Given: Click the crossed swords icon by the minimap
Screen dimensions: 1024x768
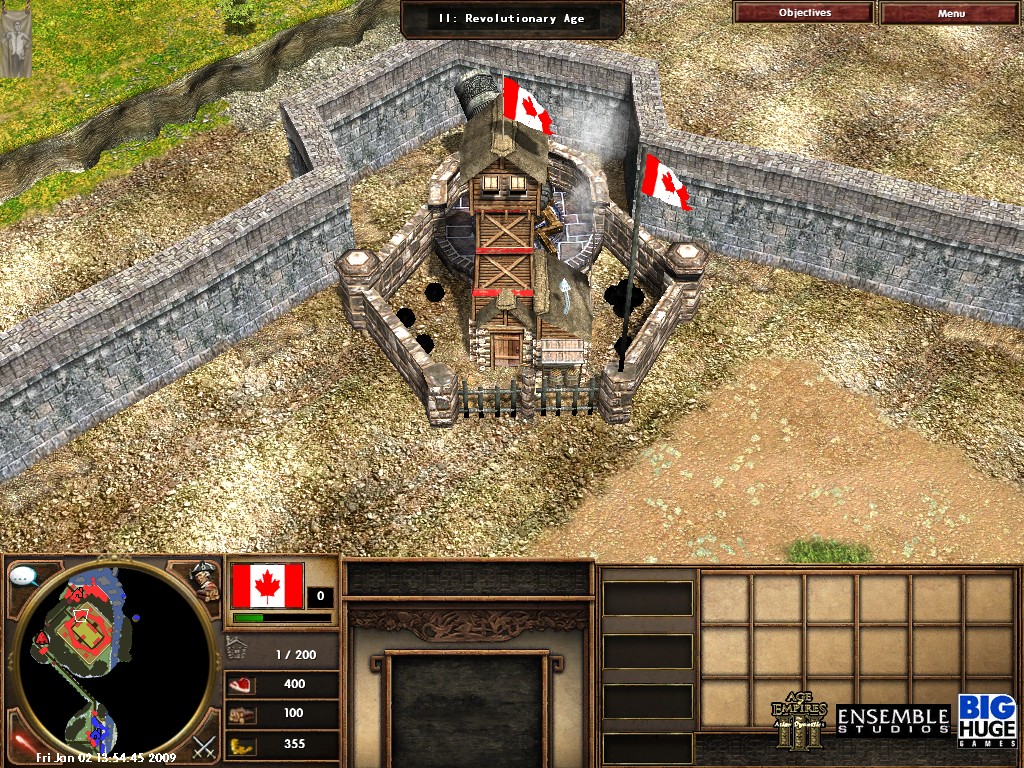Looking at the screenshot, I should [x=205, y=745].
